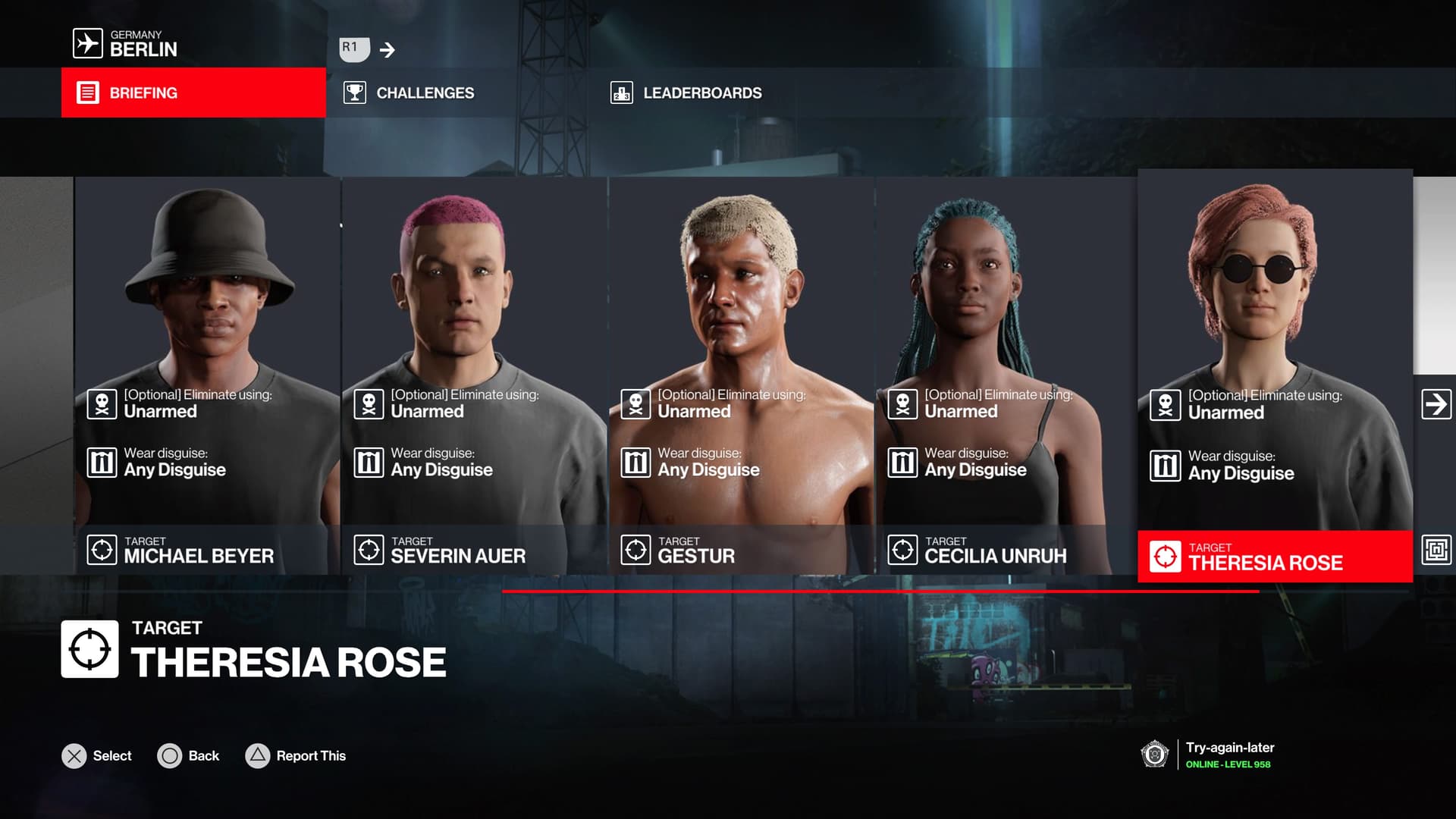Click the right arrow to next card

(1436, 404)
